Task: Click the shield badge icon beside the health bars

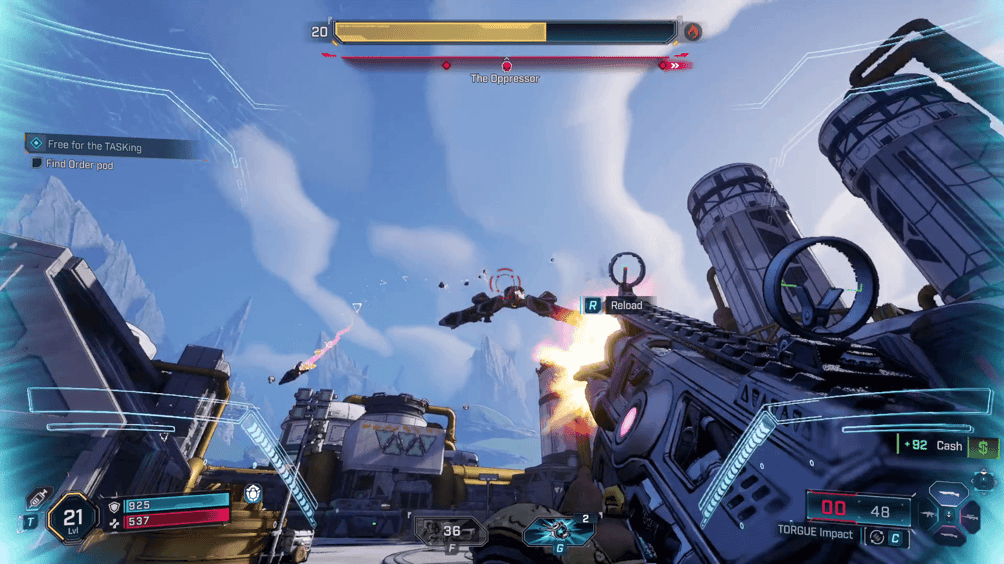Action: pos(253,494)
